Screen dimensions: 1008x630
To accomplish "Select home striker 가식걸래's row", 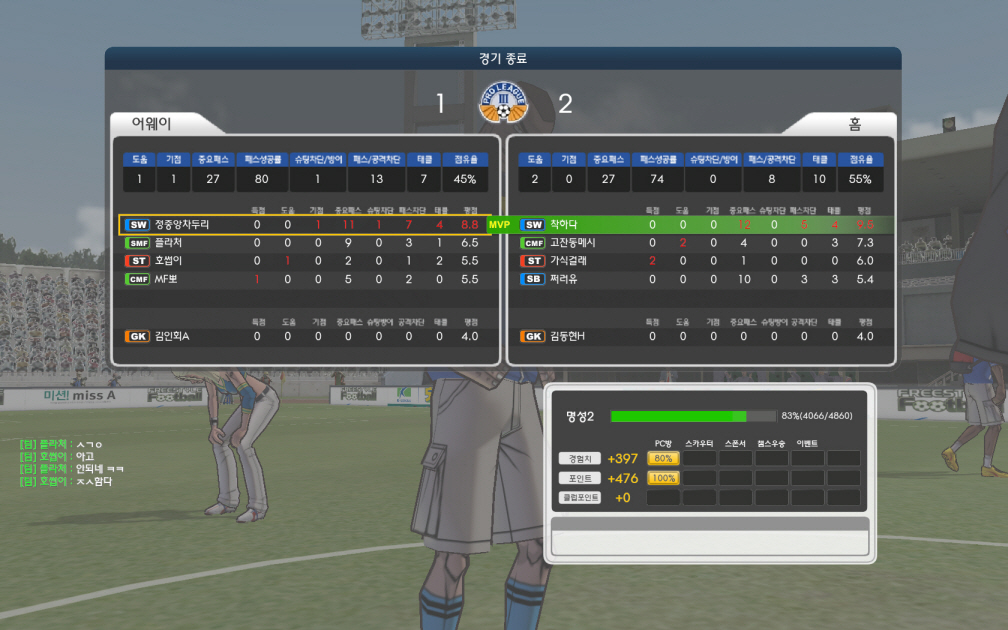I will click(x=700, y=261).
